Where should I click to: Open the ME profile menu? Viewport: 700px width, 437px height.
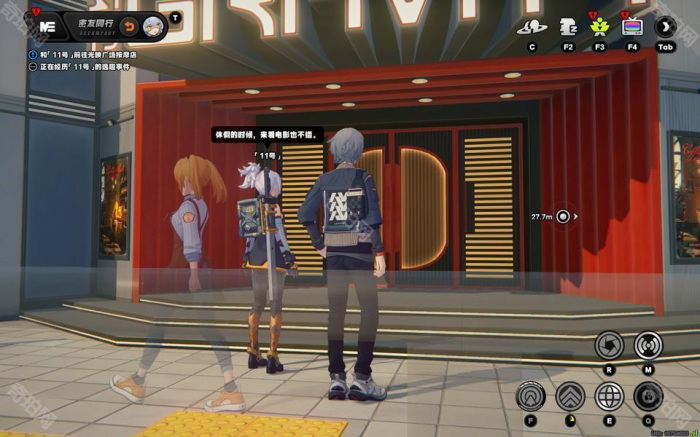46,25
